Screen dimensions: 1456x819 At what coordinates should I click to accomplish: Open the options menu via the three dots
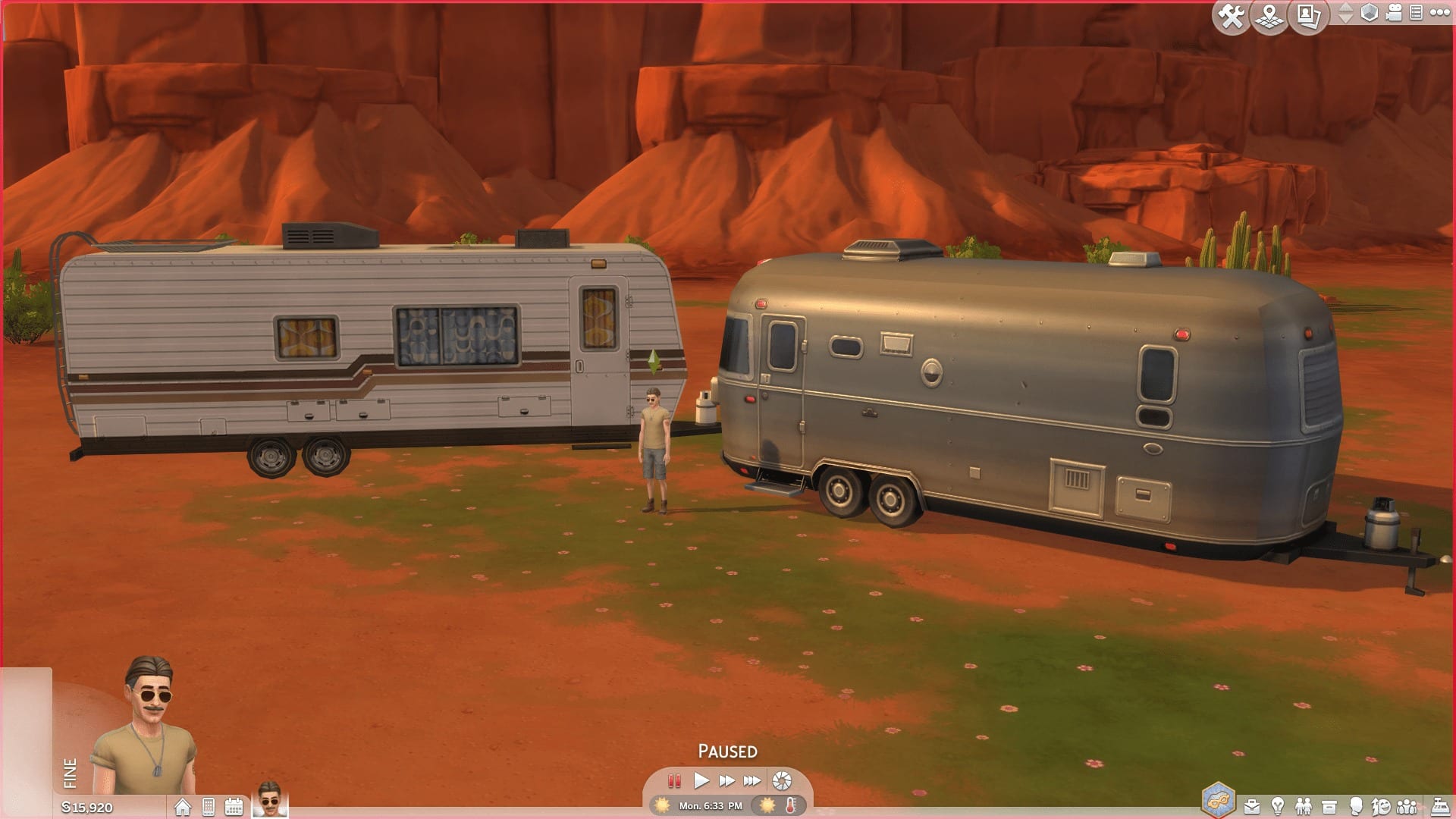pos(1442,12)
